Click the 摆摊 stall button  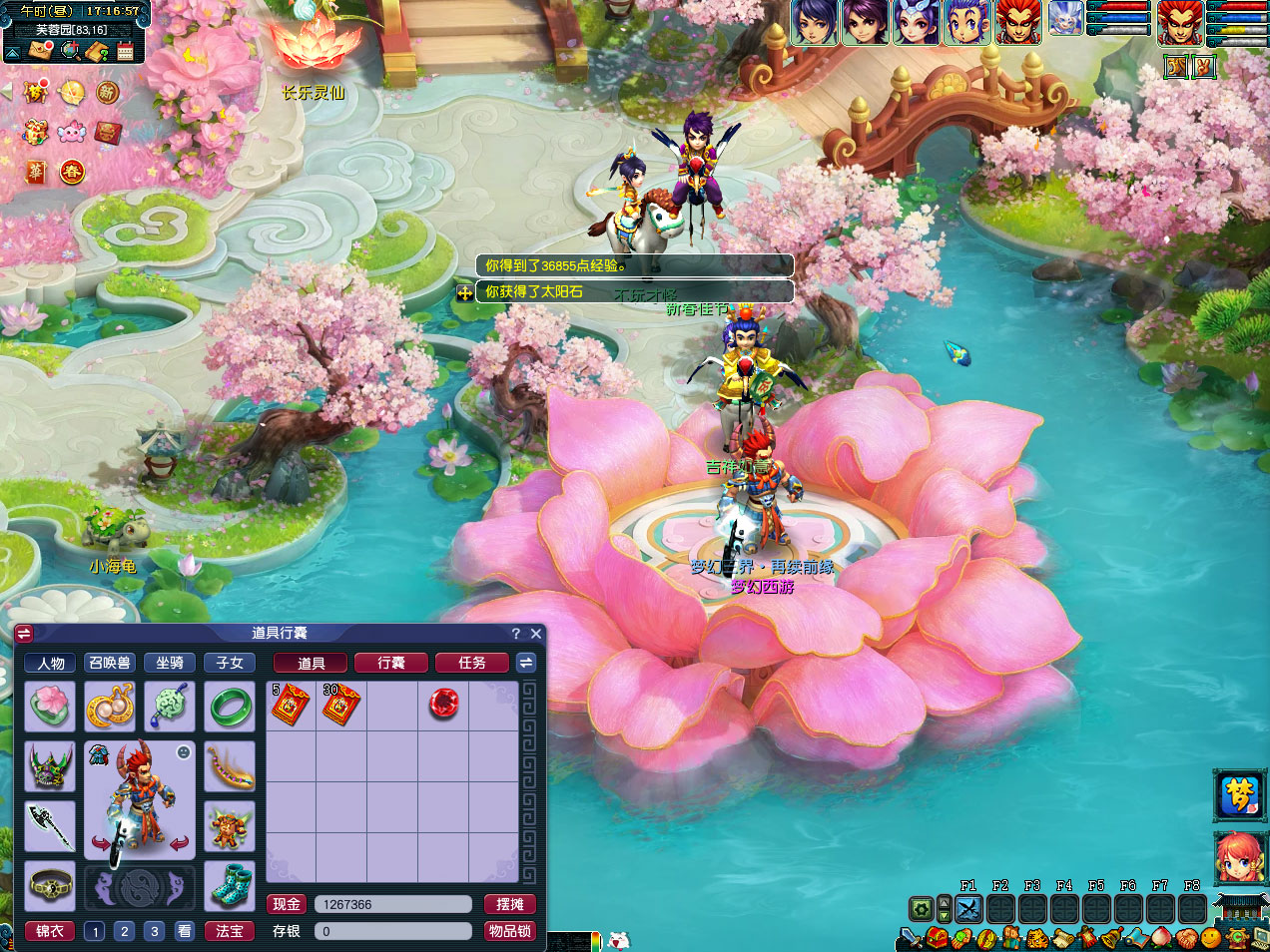pyautogui.click(x=510, y=904)
